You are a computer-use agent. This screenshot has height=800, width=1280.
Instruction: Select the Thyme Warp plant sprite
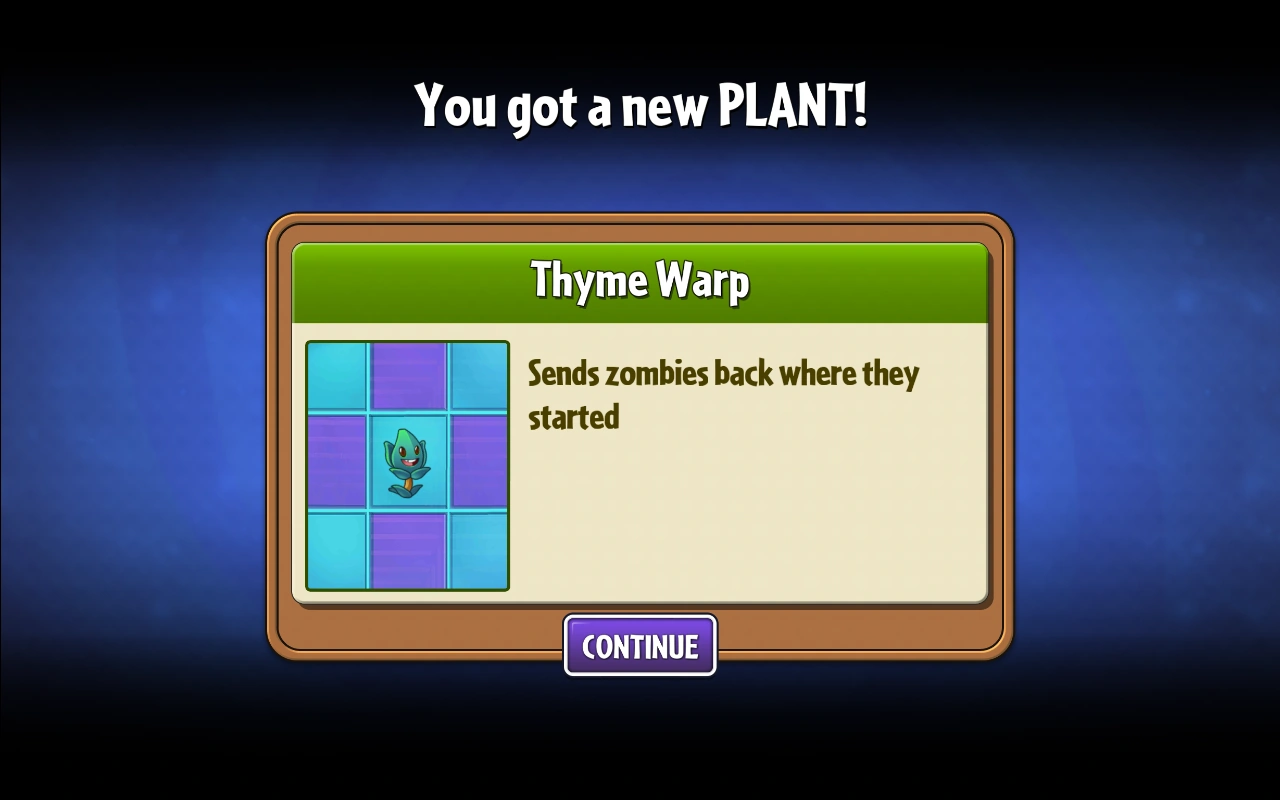[410, 460]
